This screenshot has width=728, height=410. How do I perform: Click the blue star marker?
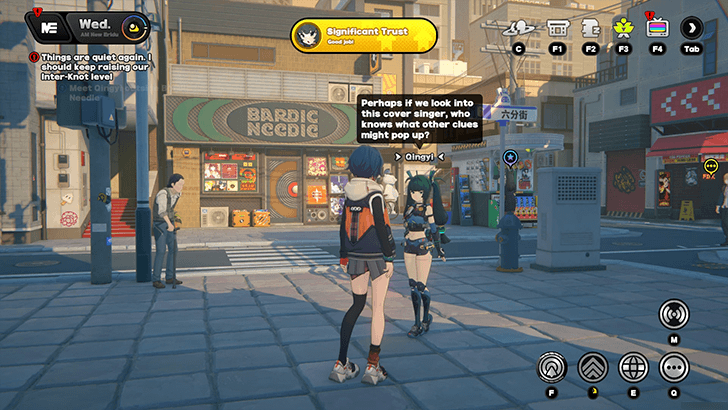point(510,157)
